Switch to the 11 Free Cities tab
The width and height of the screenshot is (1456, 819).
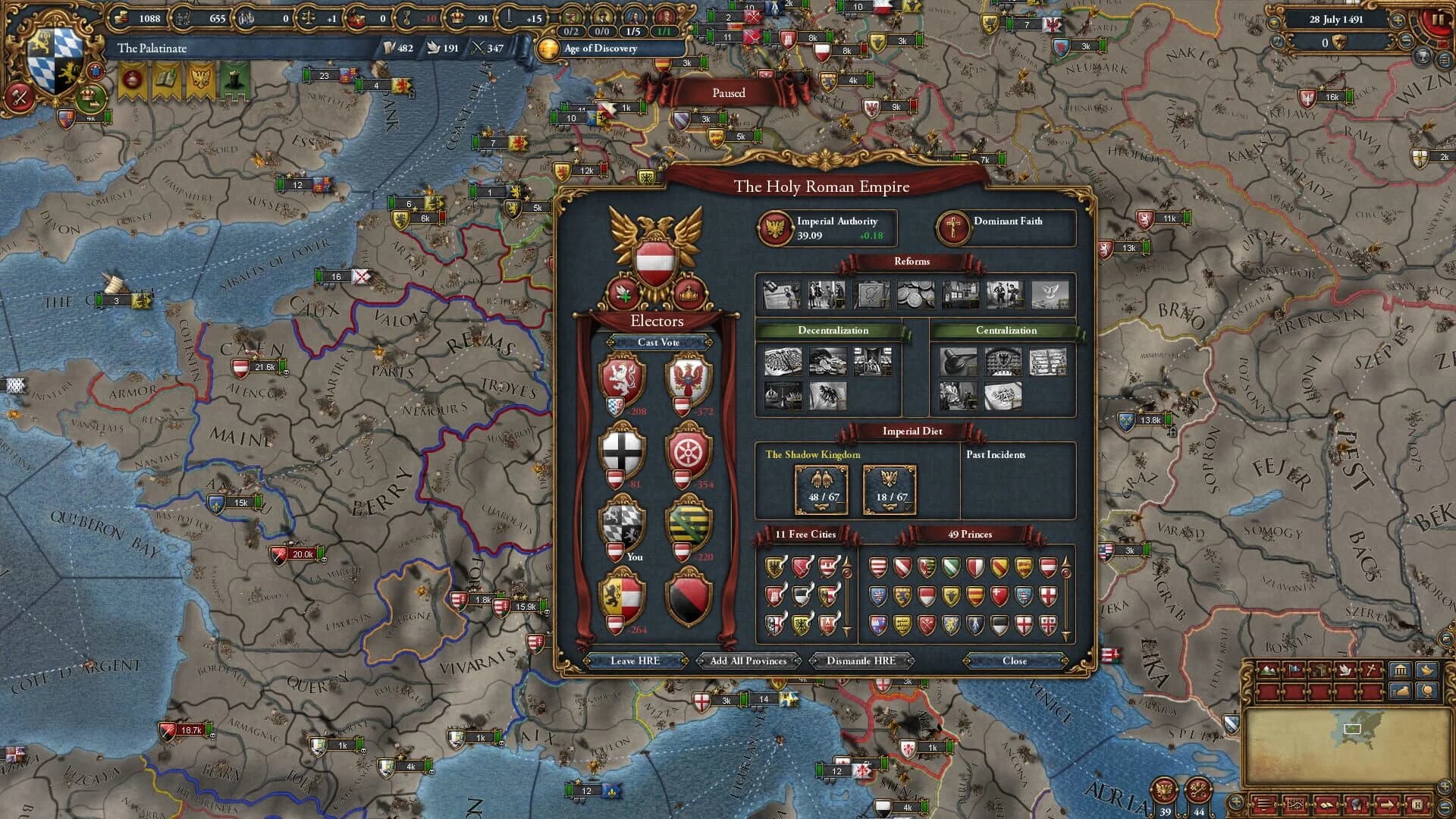tap(805, 534)
